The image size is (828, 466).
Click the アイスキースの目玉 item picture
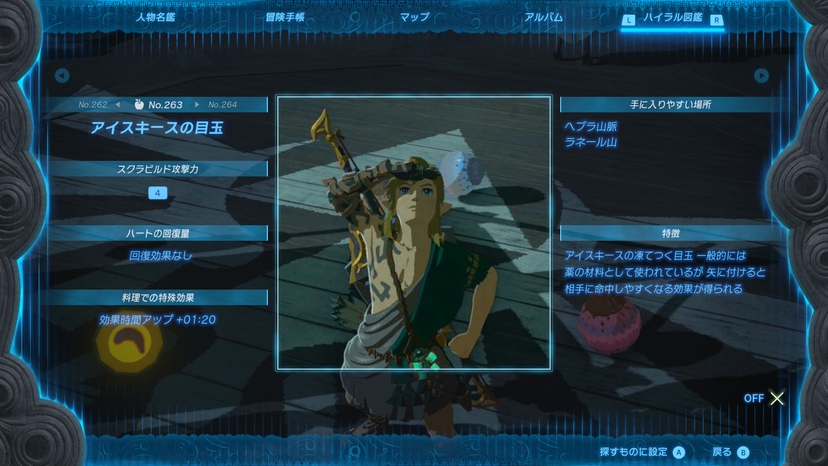(413, 232)
